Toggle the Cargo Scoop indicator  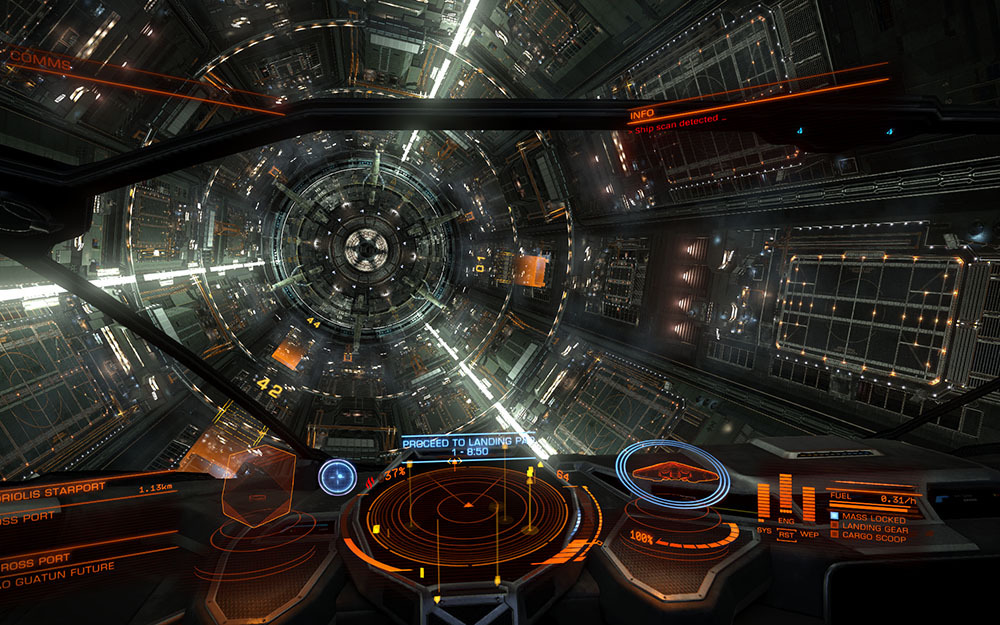868,539
